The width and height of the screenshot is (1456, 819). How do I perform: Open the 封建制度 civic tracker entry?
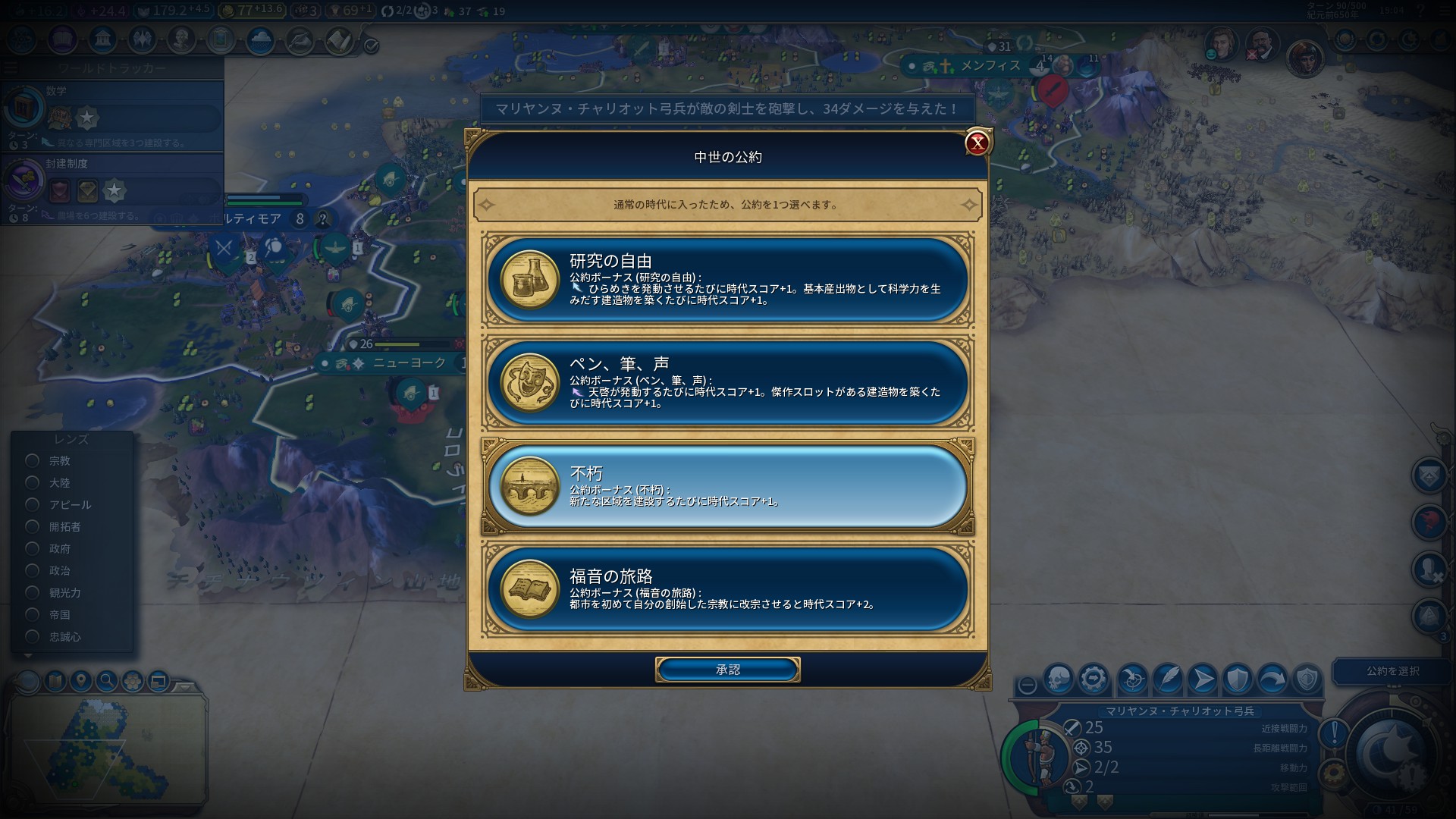[114, 185]
